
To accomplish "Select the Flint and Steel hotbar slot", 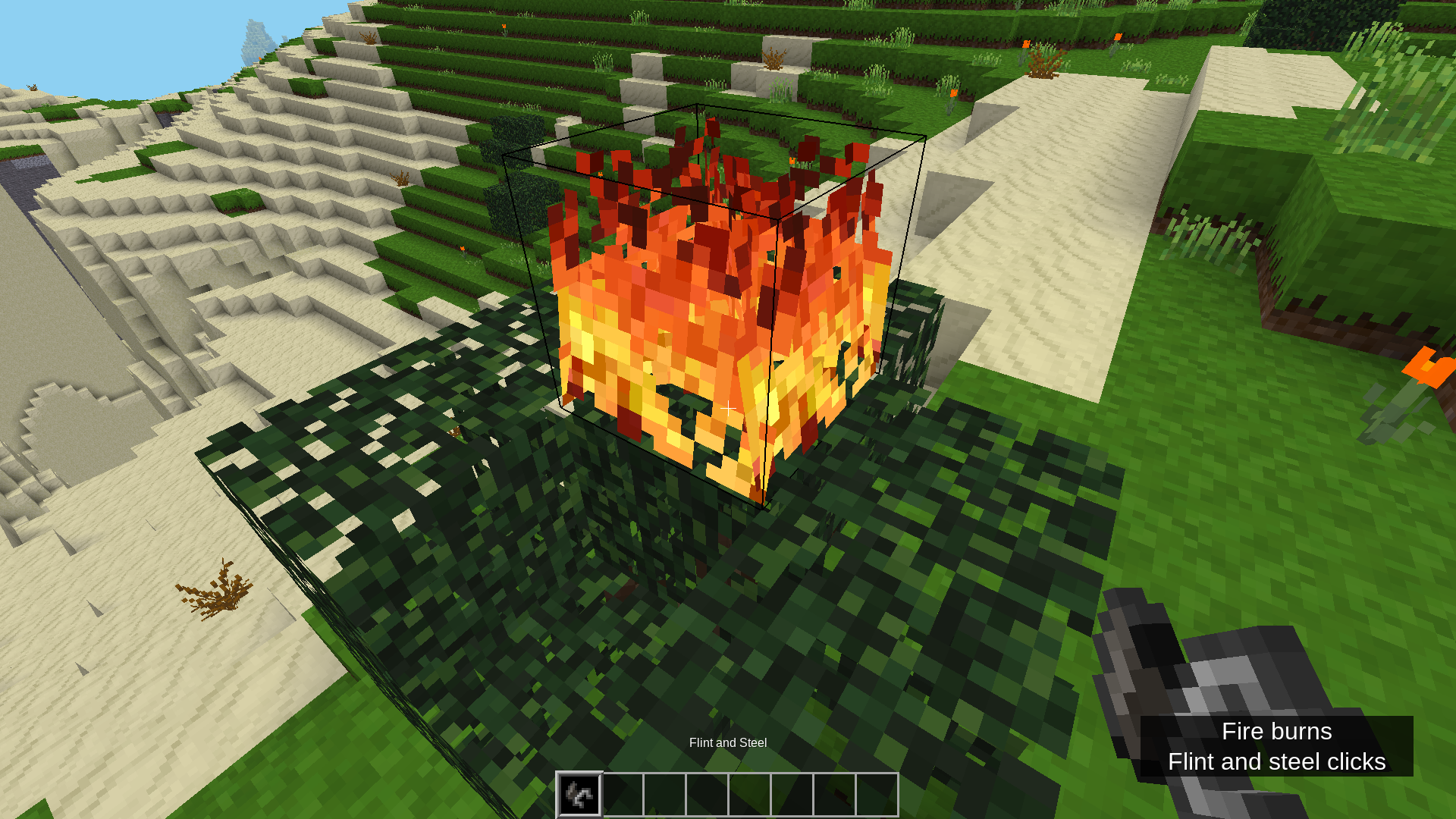I will pyautogui.click(x=579, y=794).
